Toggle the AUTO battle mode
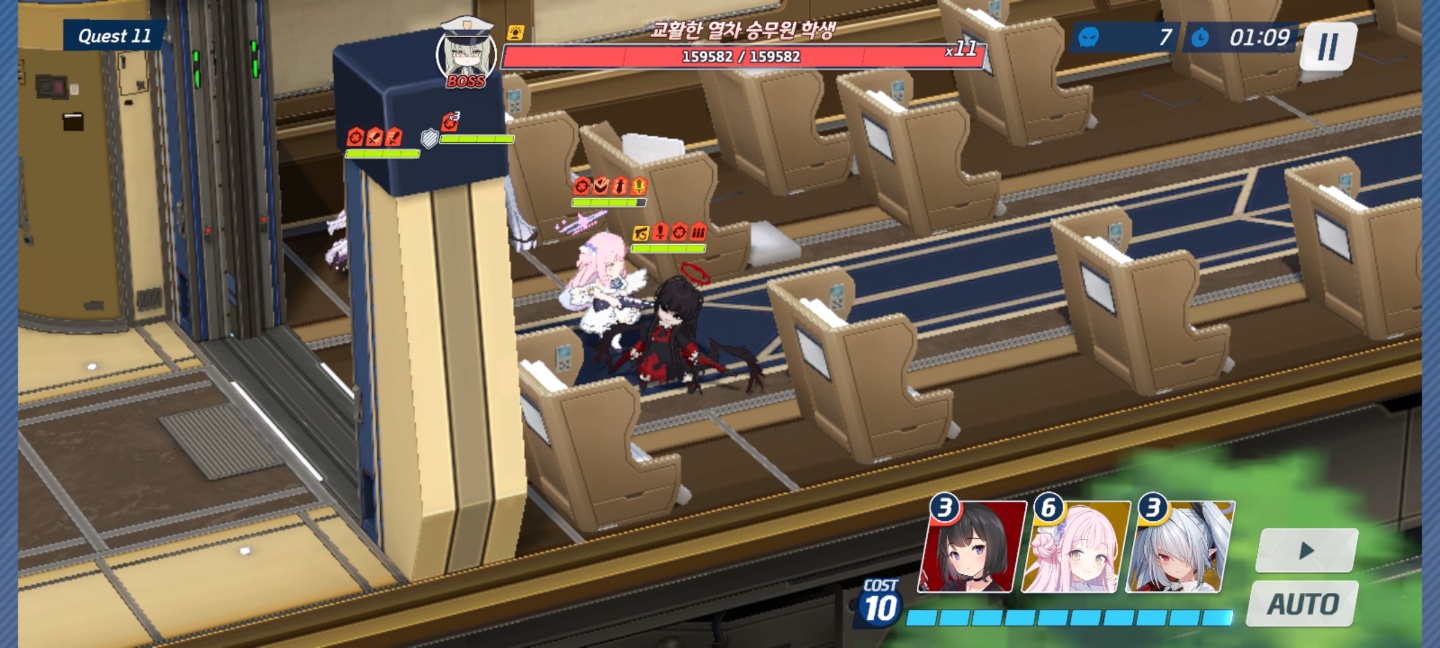This screenshot has width=1440, height=648. pos(1302,604)
